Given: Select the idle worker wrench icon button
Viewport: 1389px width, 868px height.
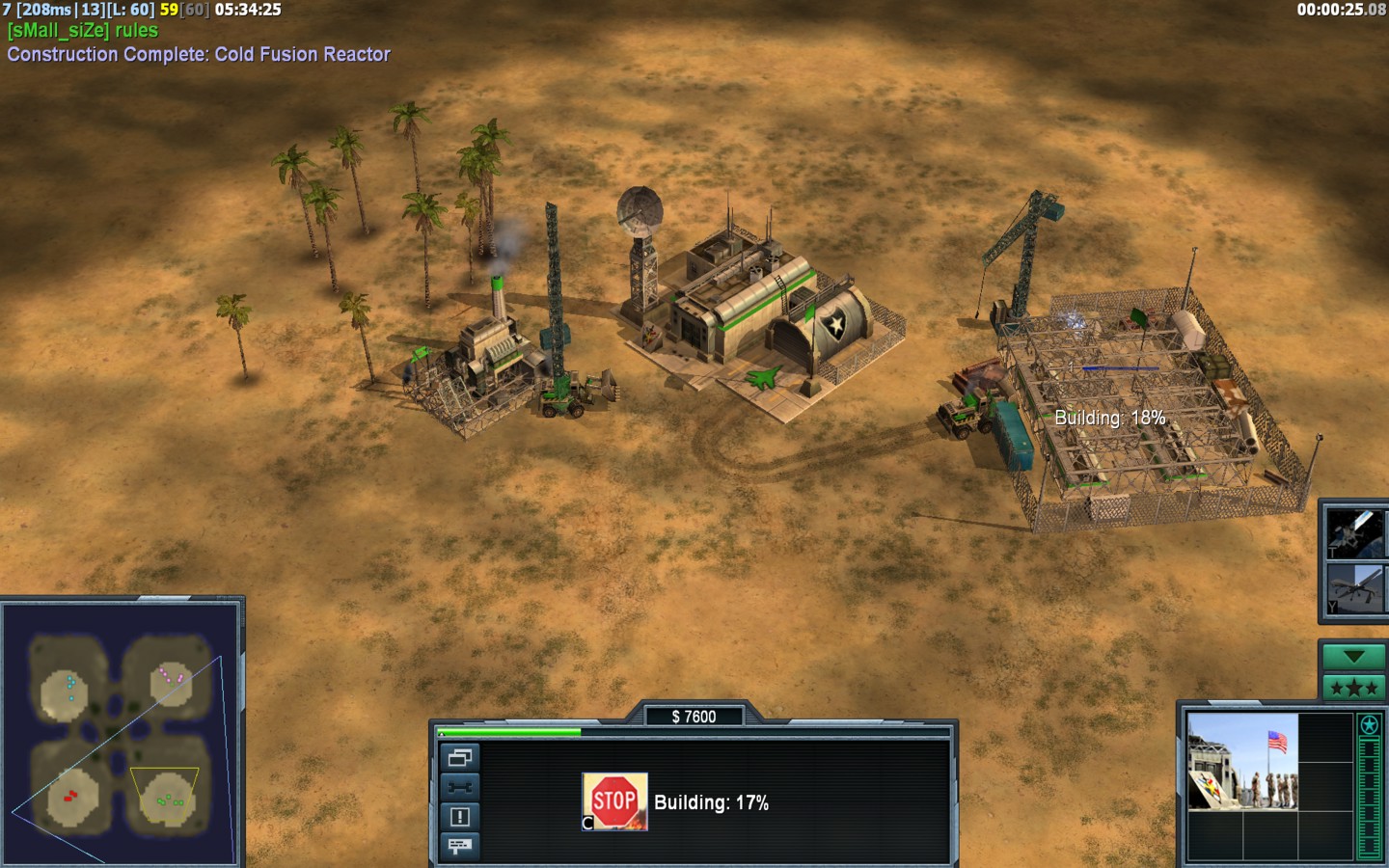Looking at the screenshot, I should (460, 787).
